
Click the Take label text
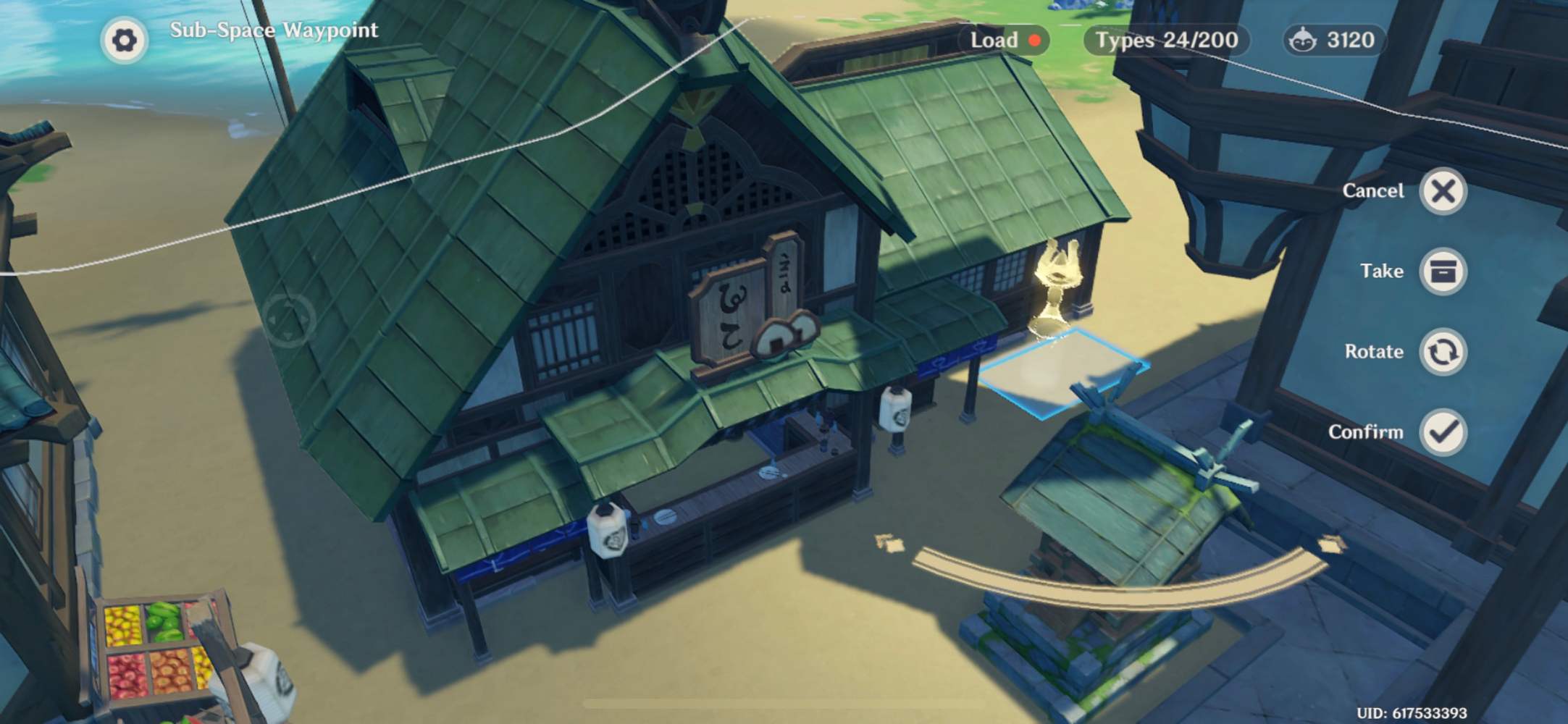tap(1381, 271)
